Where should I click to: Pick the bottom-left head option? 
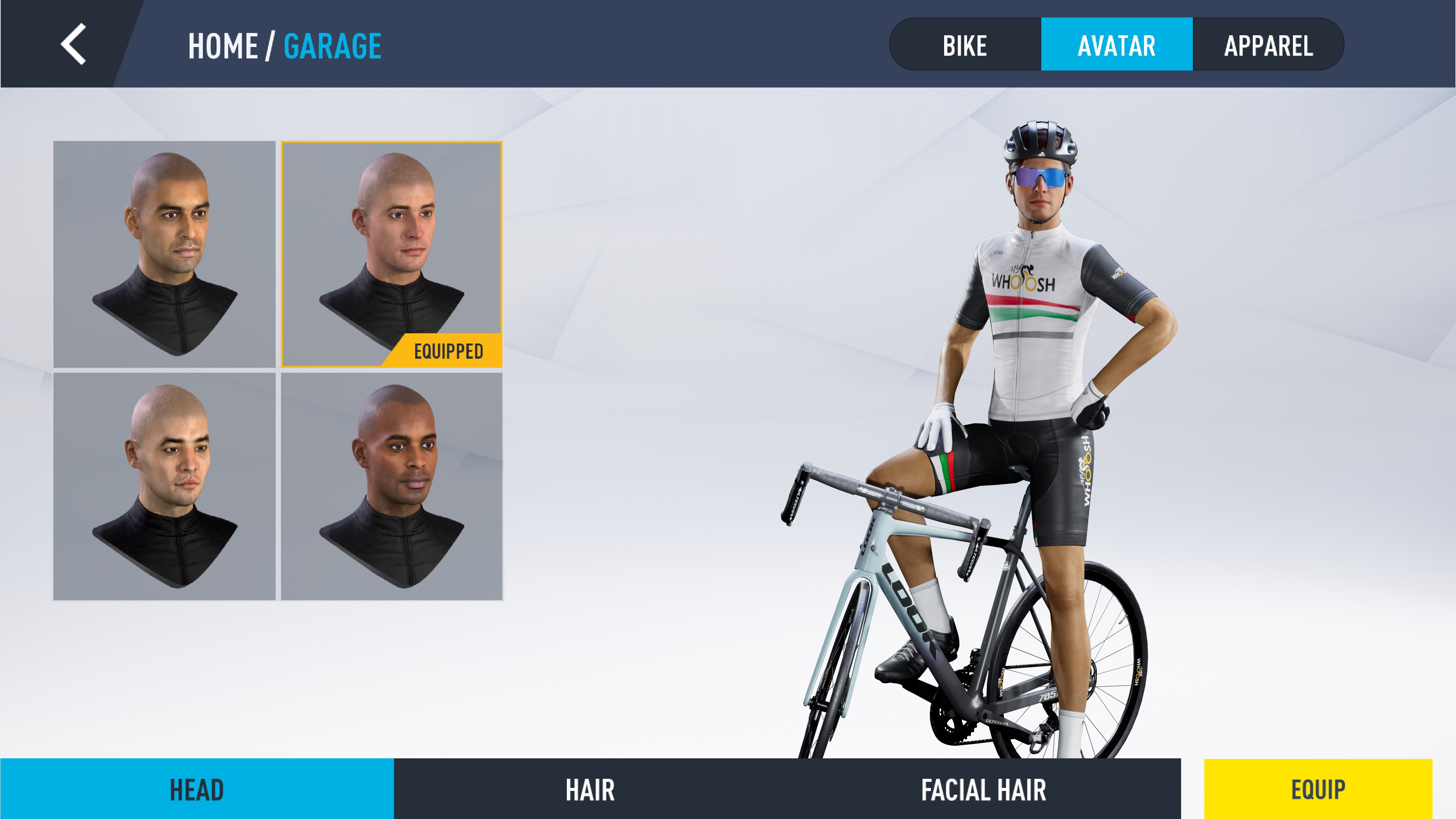165,486
